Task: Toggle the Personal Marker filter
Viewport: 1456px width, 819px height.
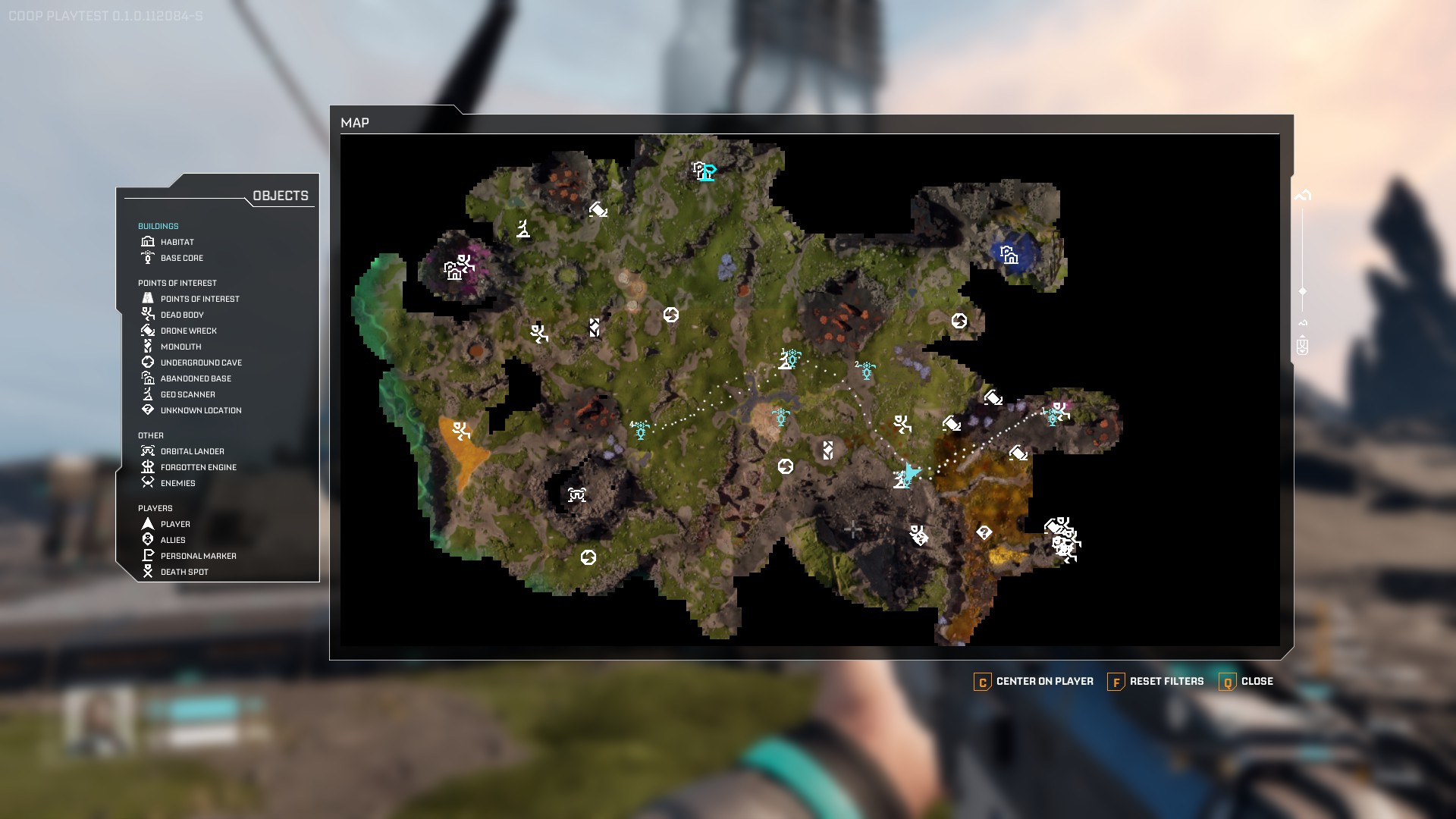Action: pos(198,556)
